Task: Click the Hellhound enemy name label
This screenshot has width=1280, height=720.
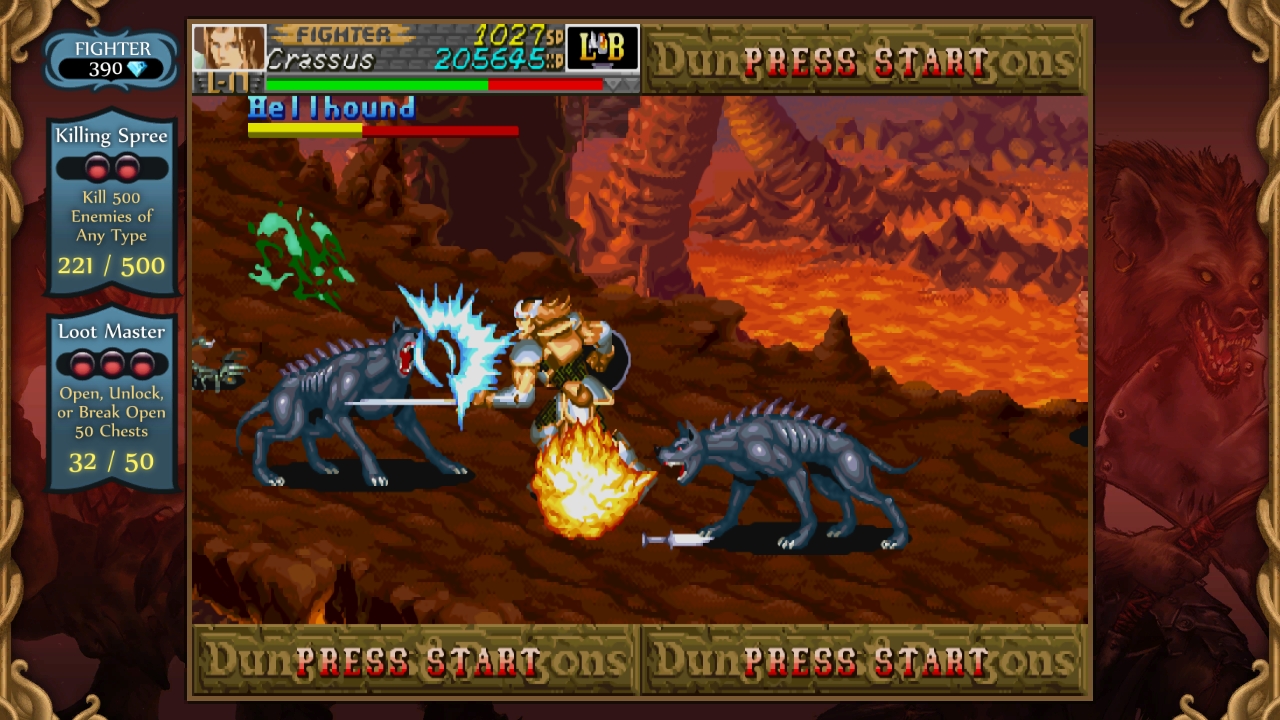Action: (x=331, y=108)
